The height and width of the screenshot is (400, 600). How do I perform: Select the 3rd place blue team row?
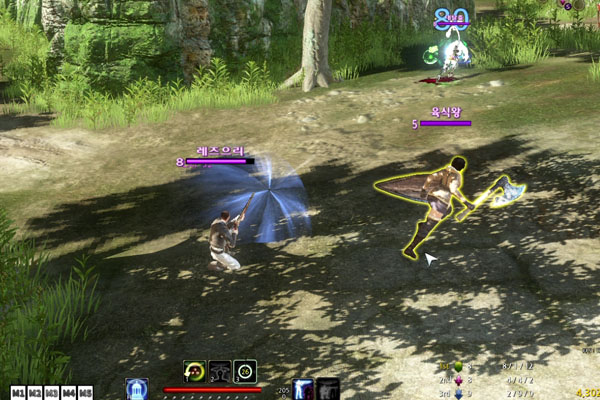click(x=490, y=393)
